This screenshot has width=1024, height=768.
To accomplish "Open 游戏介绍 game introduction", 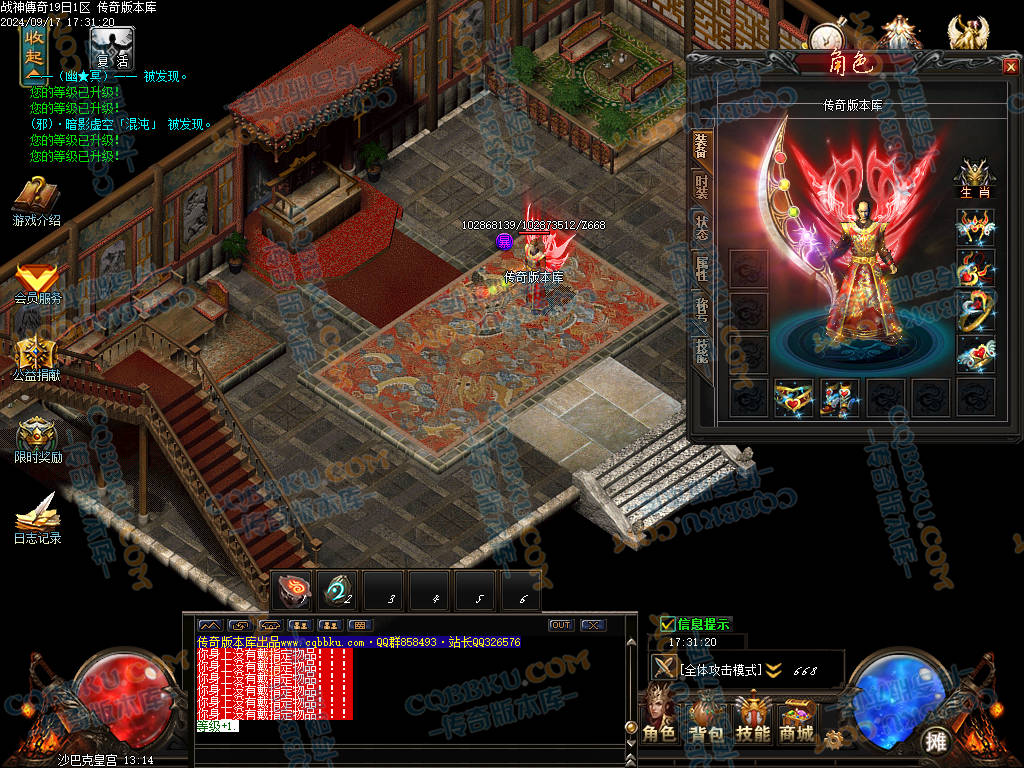I will pos(37,201).
